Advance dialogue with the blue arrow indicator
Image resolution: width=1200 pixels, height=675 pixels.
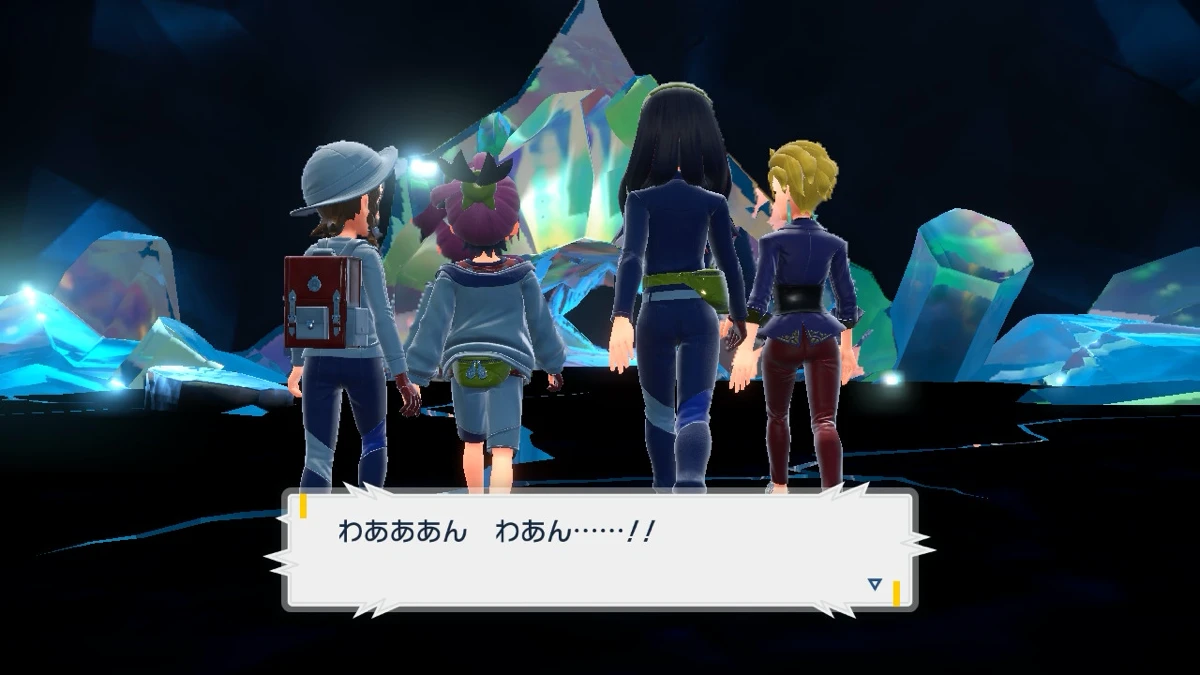point(875,584)
